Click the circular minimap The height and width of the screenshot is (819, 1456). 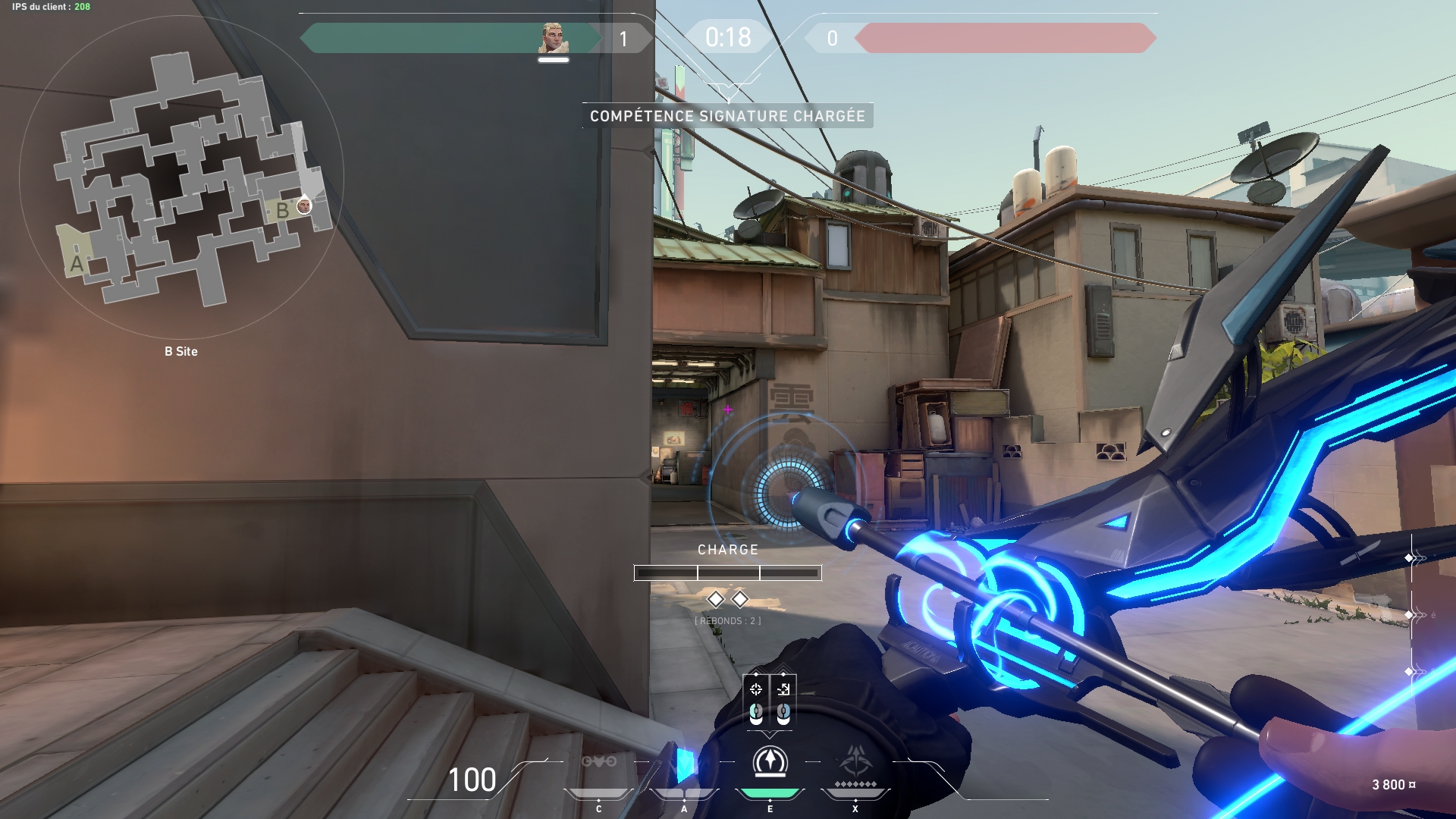point(181,177)
